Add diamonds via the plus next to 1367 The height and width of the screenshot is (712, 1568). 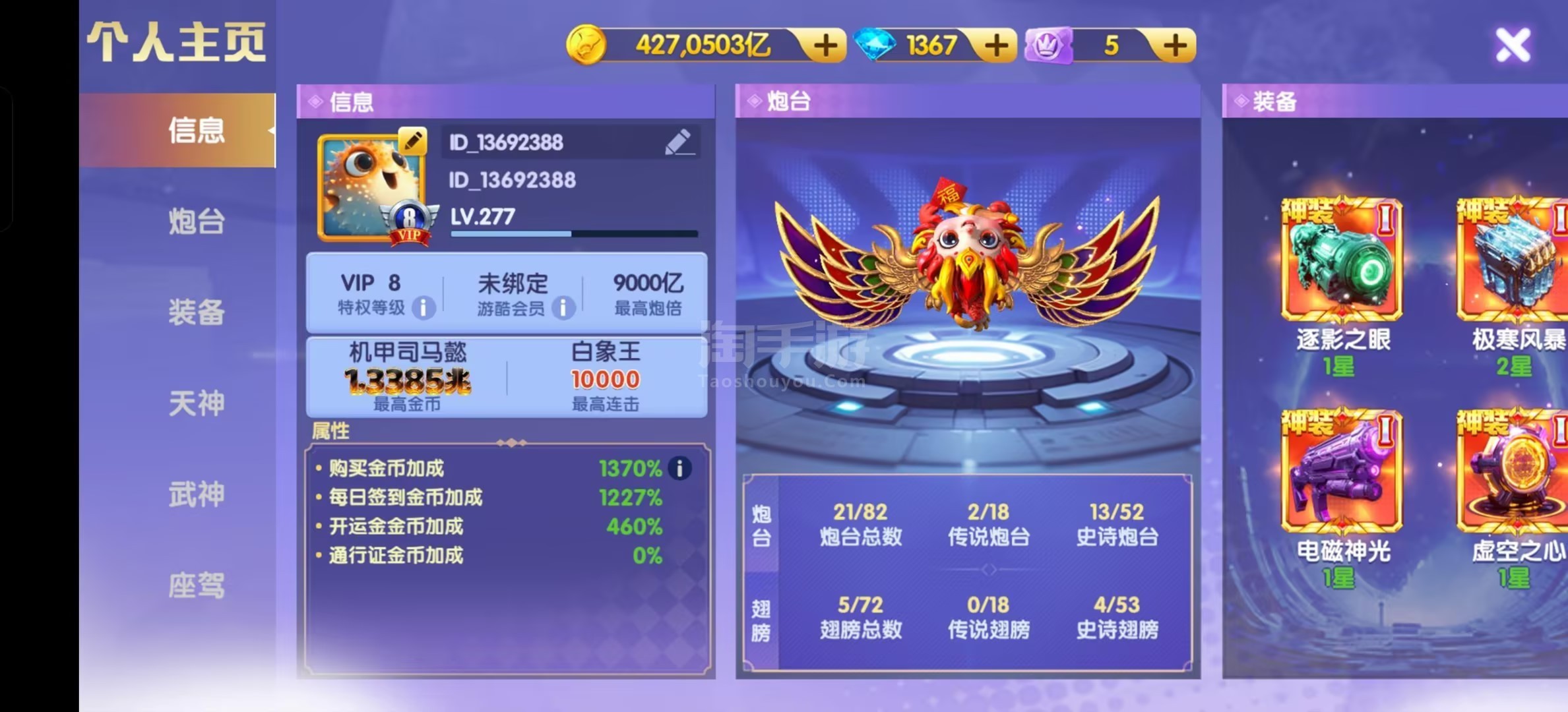coord(997,44)
